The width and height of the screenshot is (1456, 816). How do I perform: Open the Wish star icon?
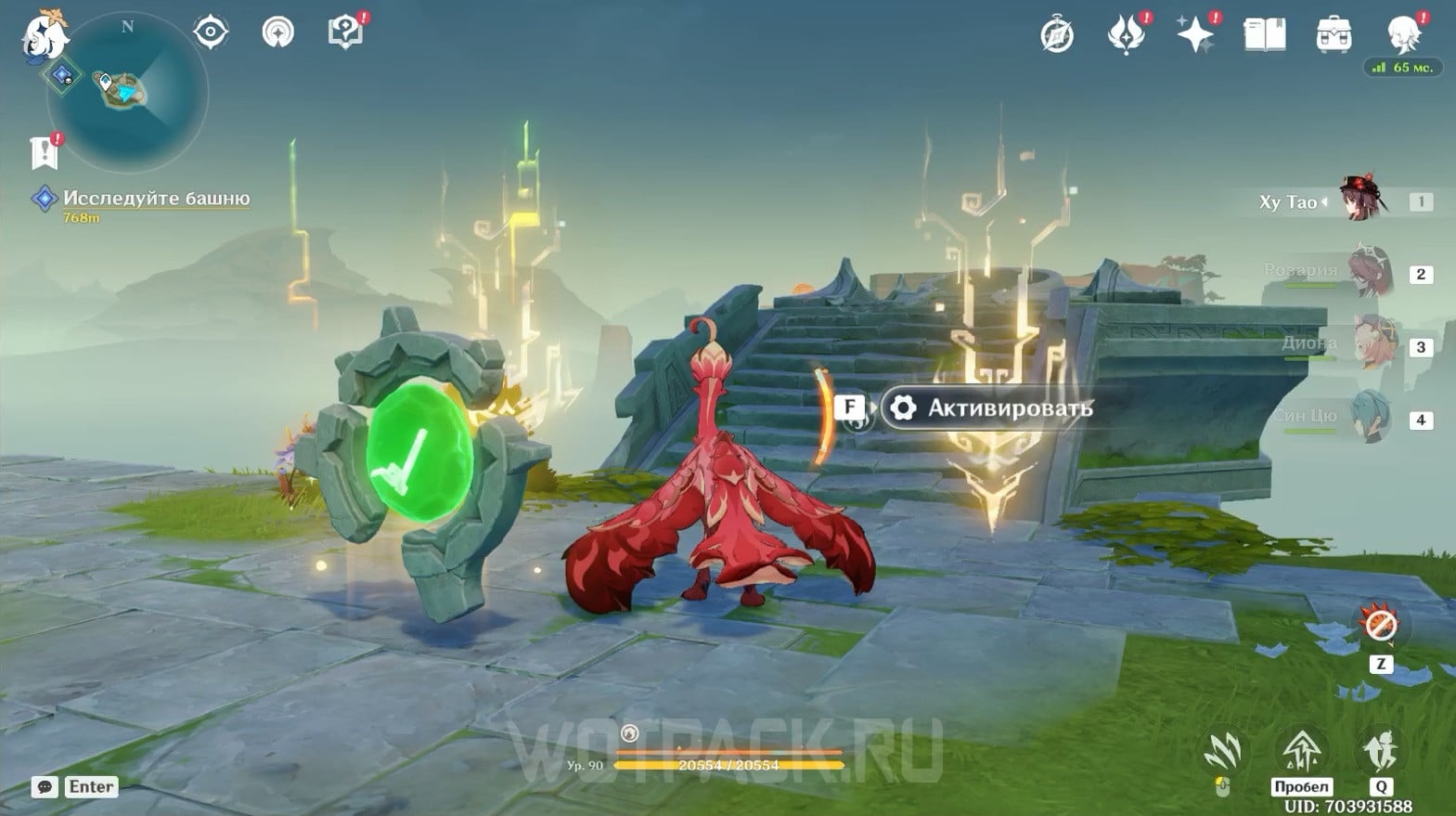pos(1195,35)
